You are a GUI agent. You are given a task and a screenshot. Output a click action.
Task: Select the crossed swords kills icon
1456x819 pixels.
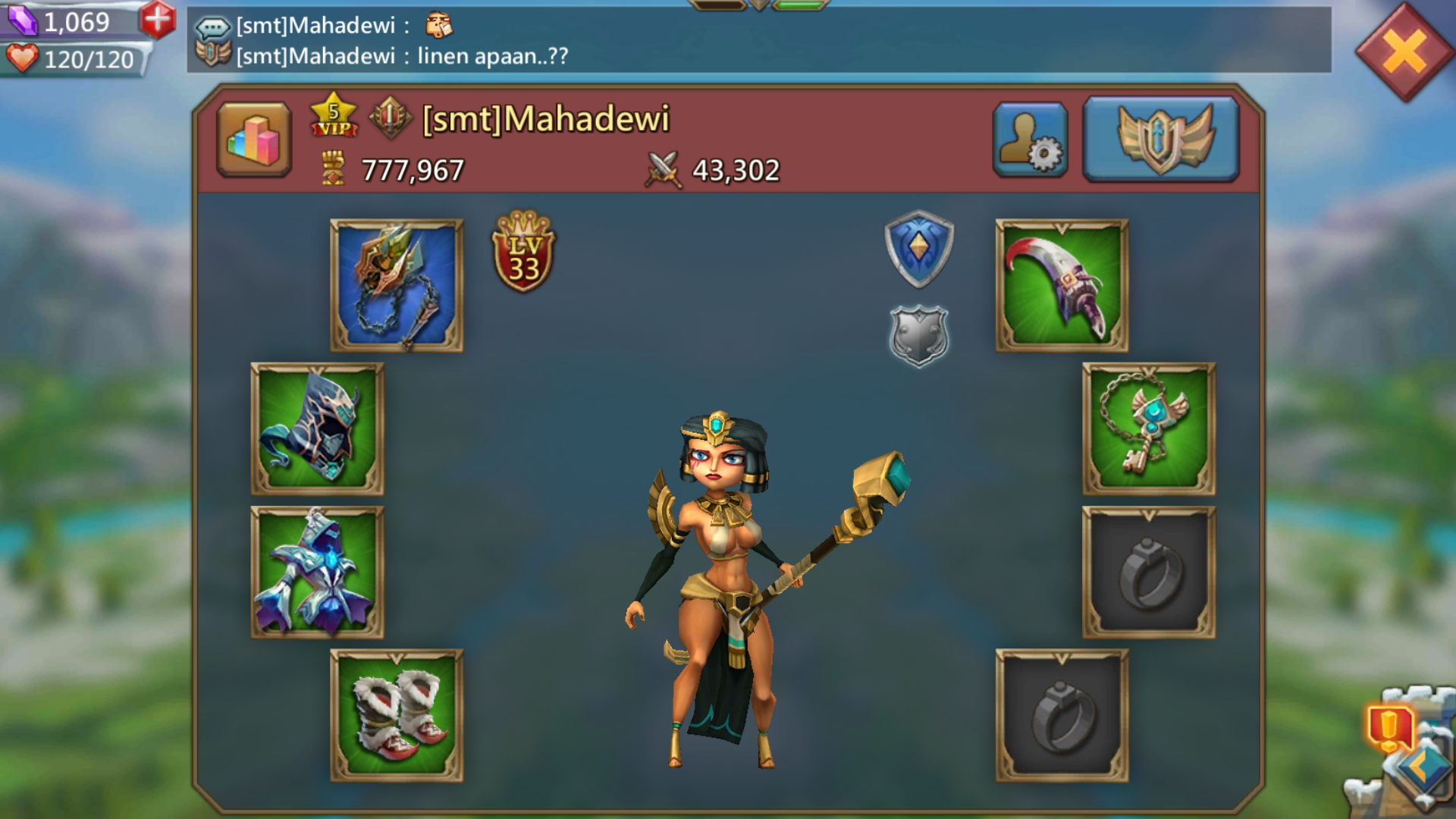pos(663,168)
